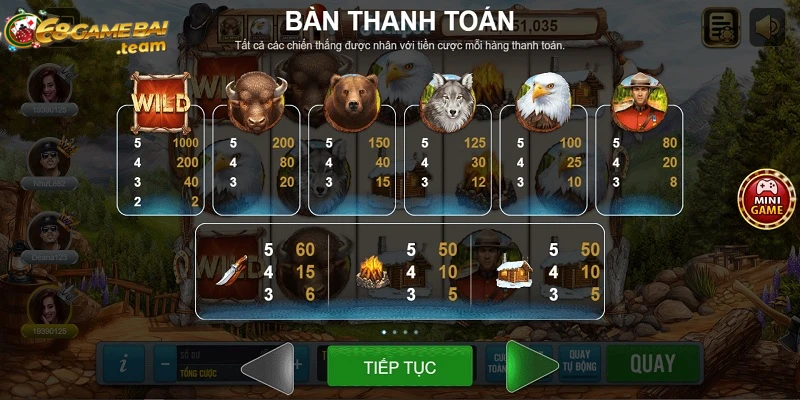Open the document-and-gear settings icon
Image resolution: width=800 pixels, height=400 pixels.
[x=721, y=27]
